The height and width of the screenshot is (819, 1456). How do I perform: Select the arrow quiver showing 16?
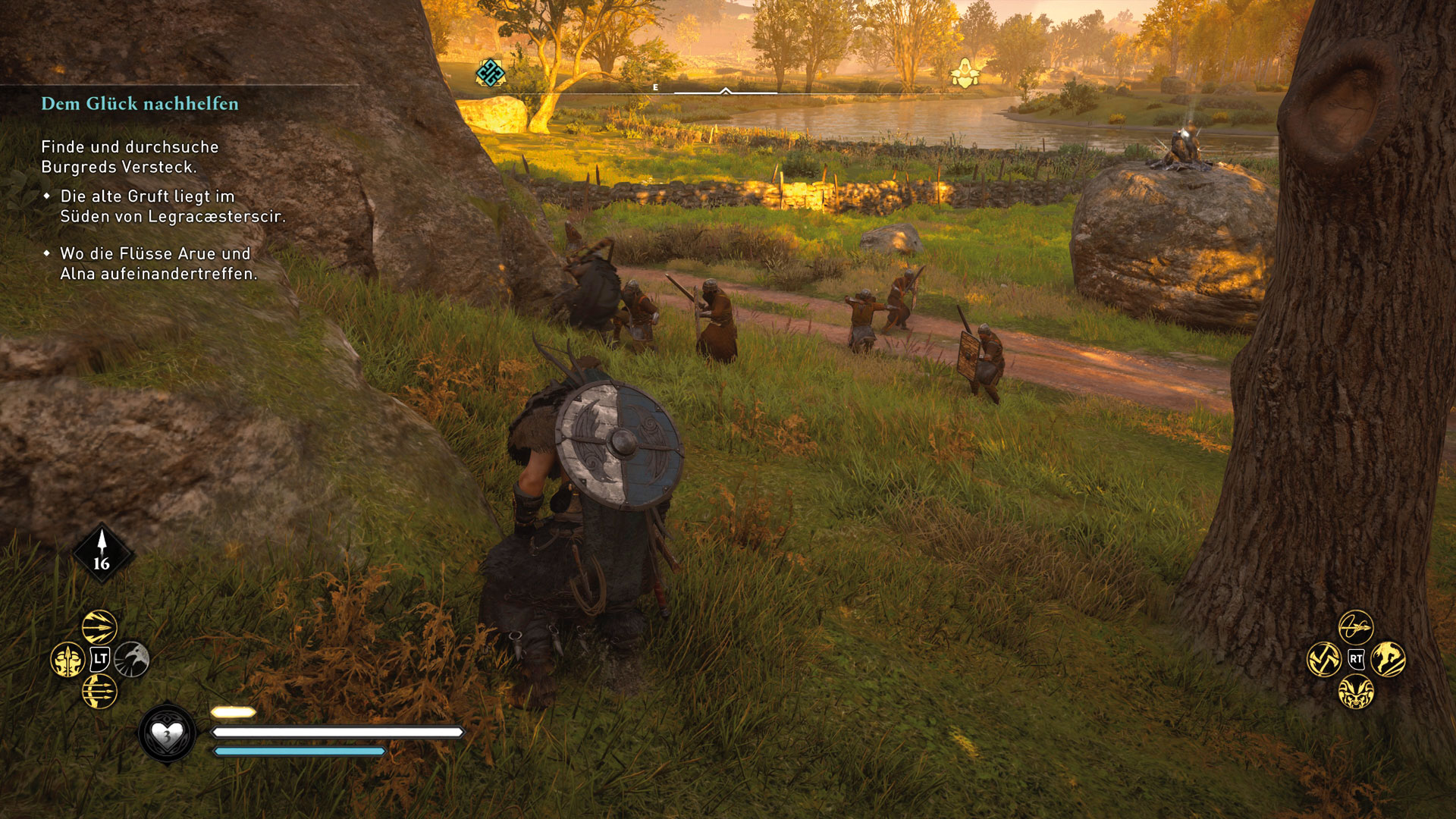coord(102,554)
